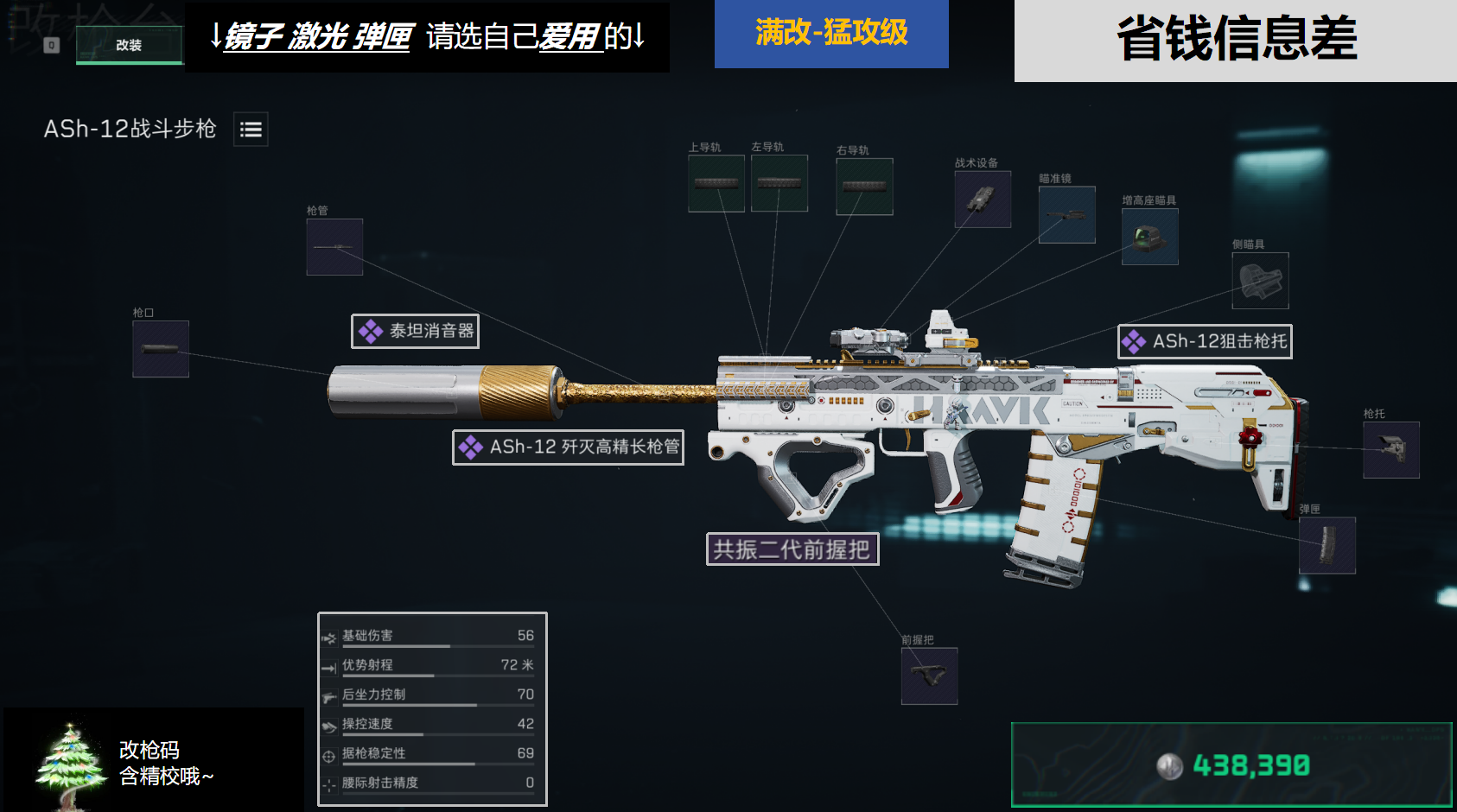This screenshot has height=812, width=1457.
Task: Select the 弹匣 magazine attachment slot
Action: click(x=1327, y=545)
